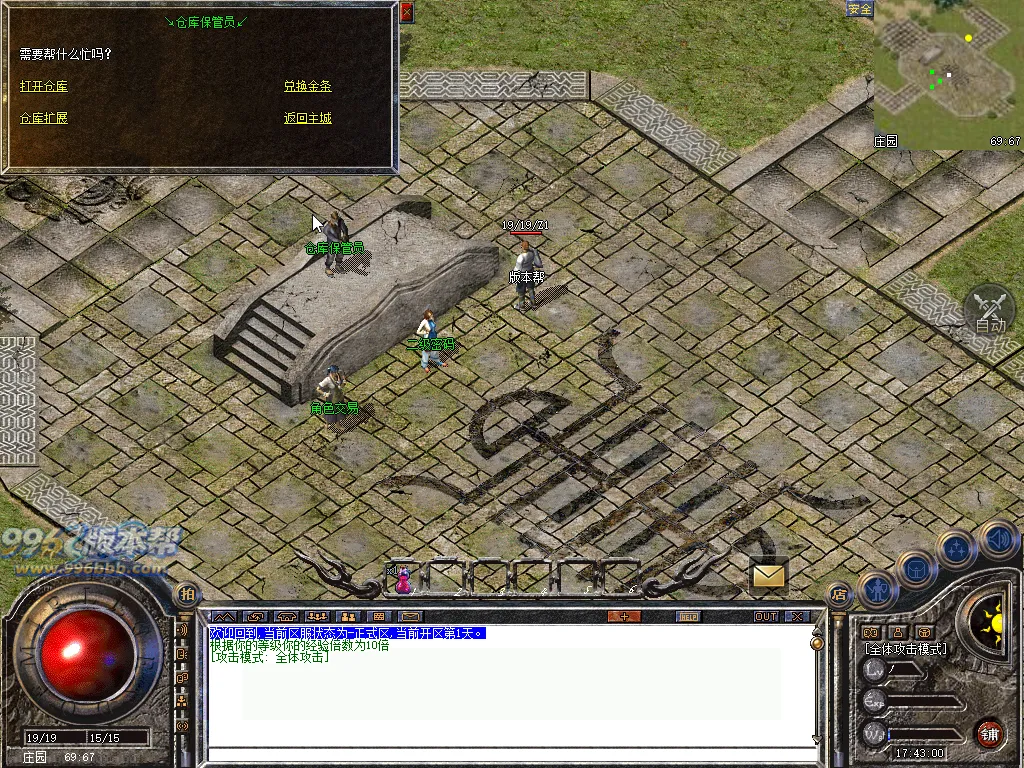Open the round 拍 auction button

point(187,593)
